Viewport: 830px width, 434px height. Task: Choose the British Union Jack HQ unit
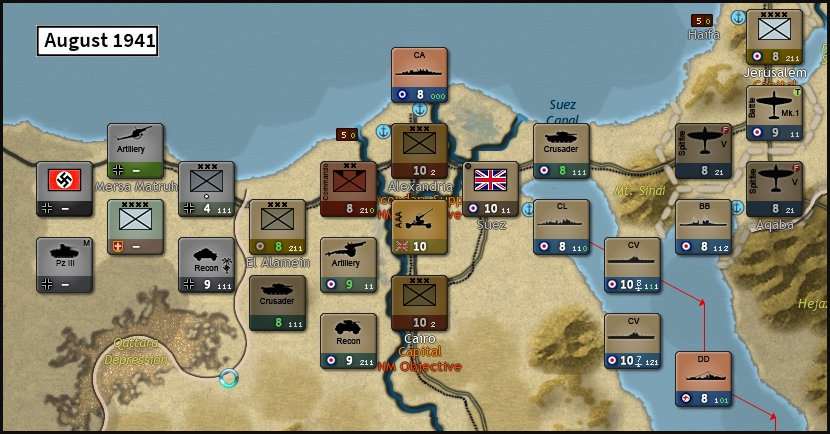tap(490, 189)
